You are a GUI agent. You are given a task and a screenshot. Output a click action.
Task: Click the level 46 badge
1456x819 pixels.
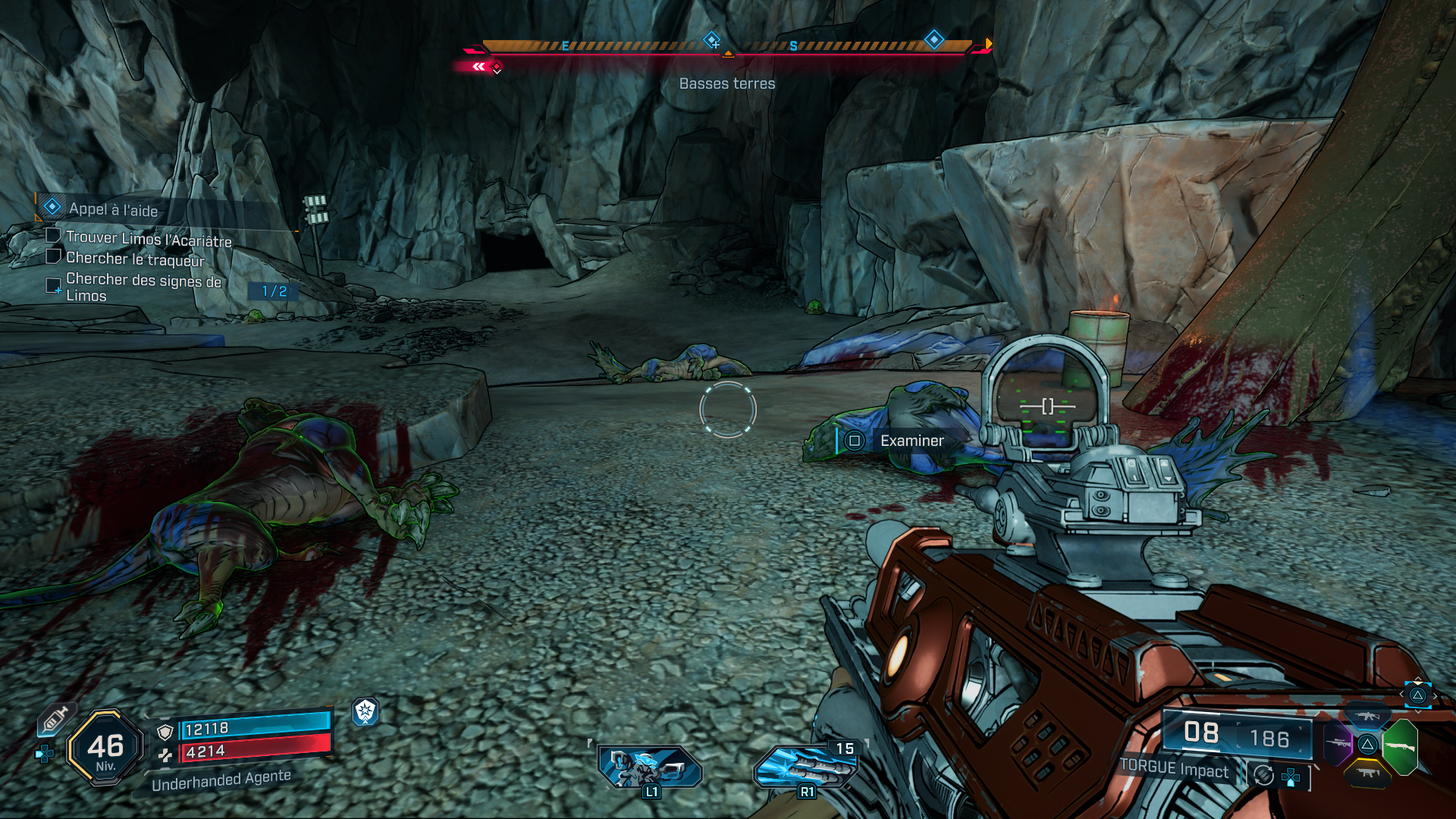[105, 748]
